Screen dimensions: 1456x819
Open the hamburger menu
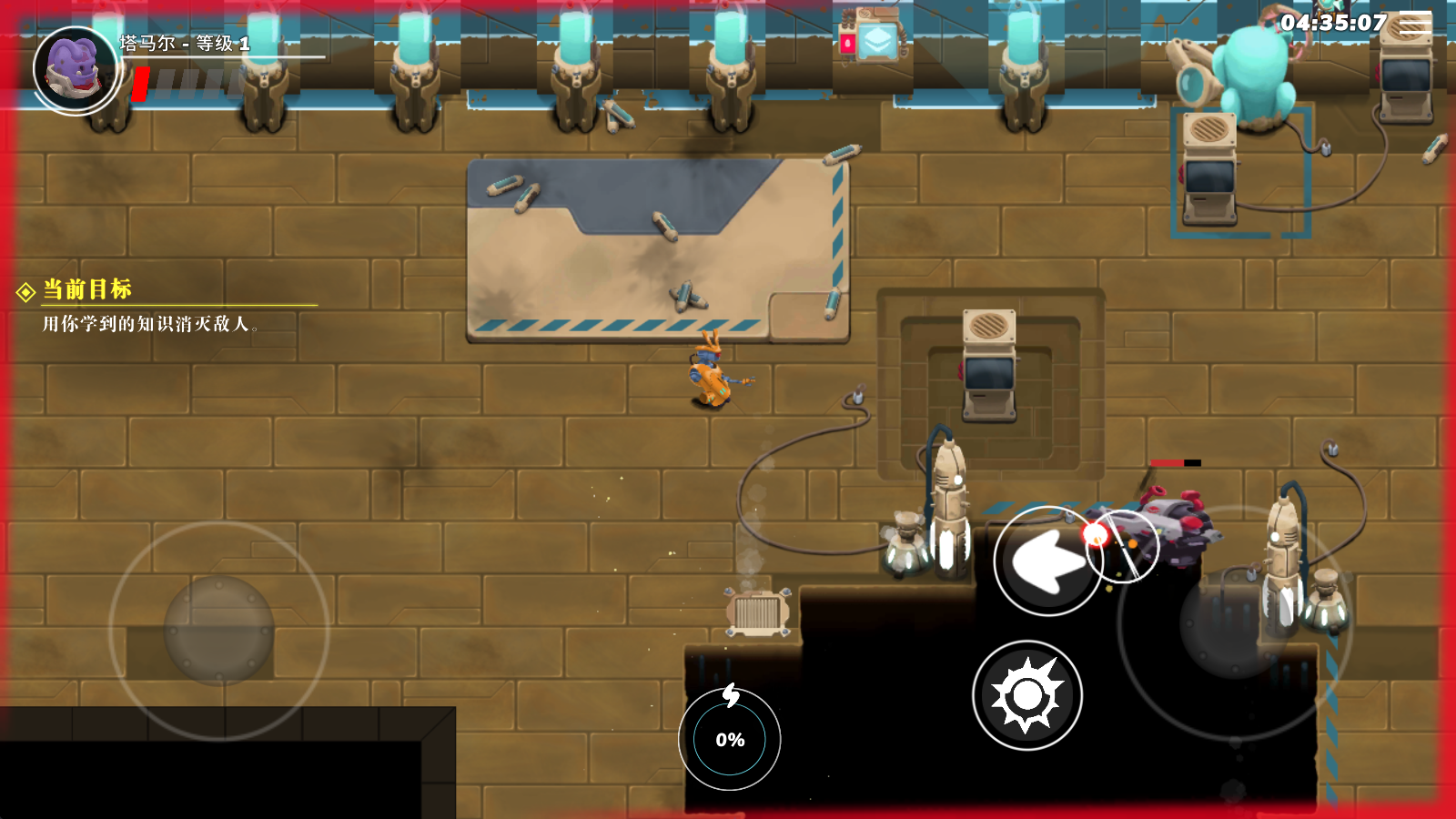click(1414, 24)
